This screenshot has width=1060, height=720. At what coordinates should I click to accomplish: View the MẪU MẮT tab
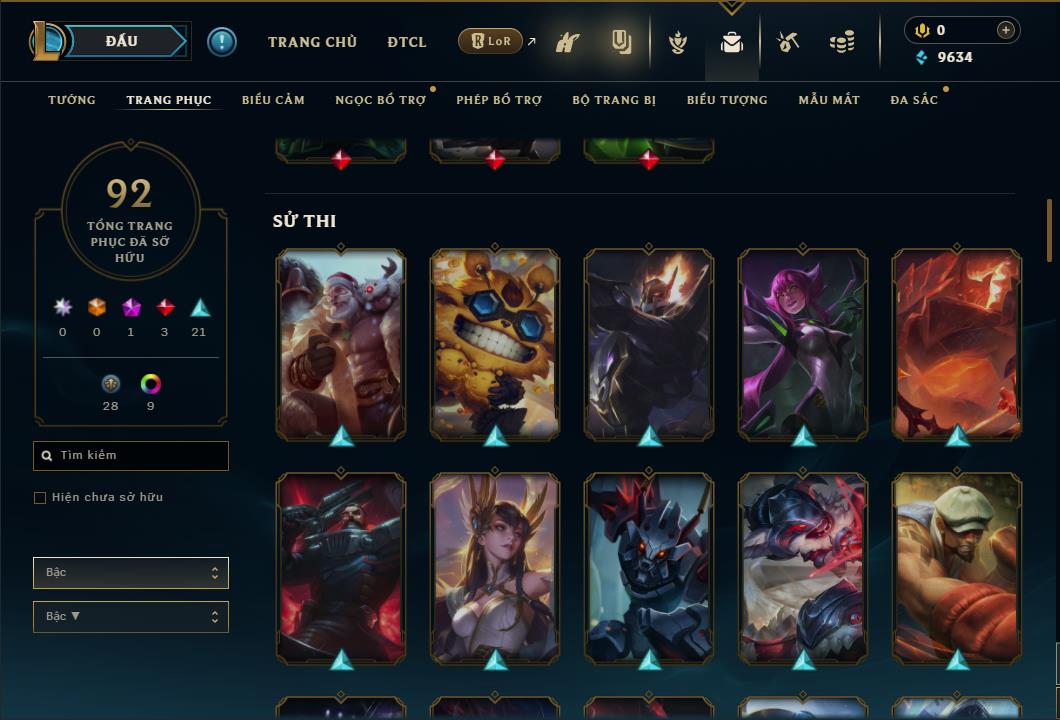pos(829,100)
